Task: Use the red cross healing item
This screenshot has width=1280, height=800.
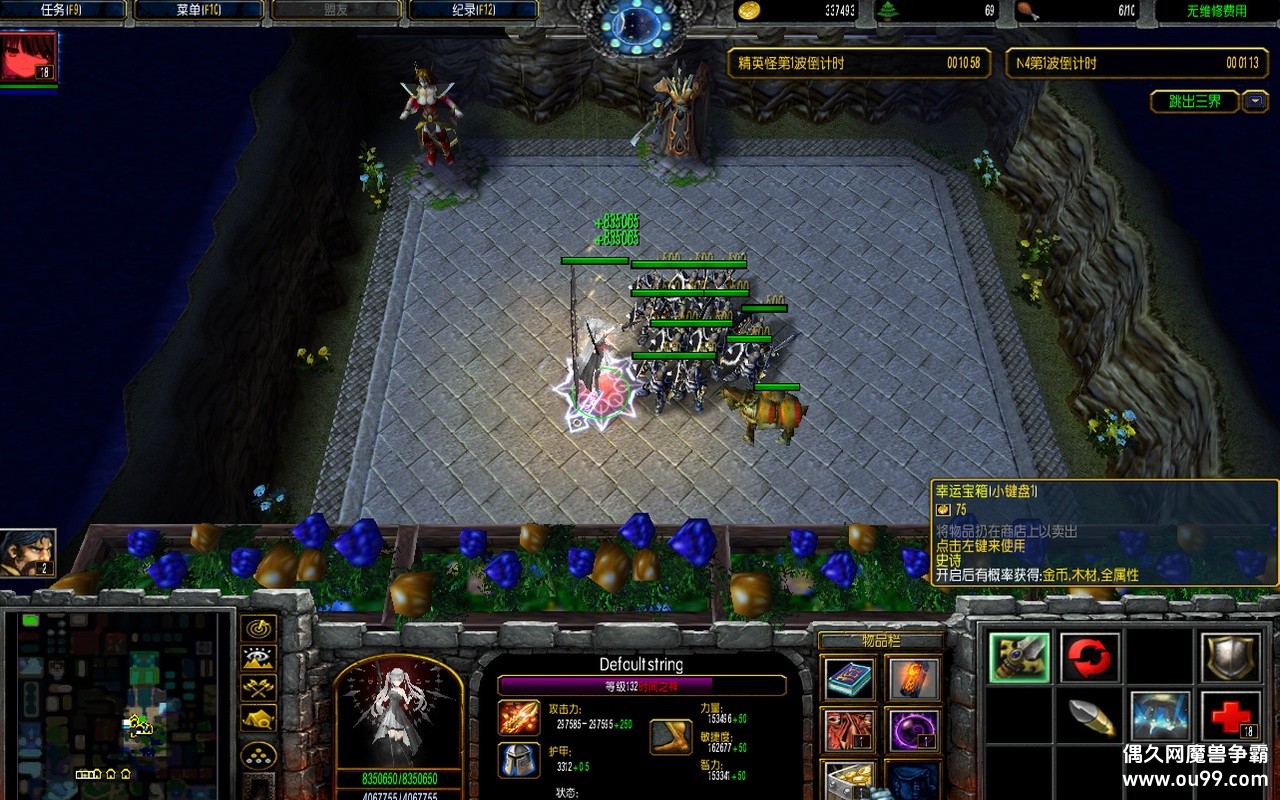Action: tap(1229, 717)
